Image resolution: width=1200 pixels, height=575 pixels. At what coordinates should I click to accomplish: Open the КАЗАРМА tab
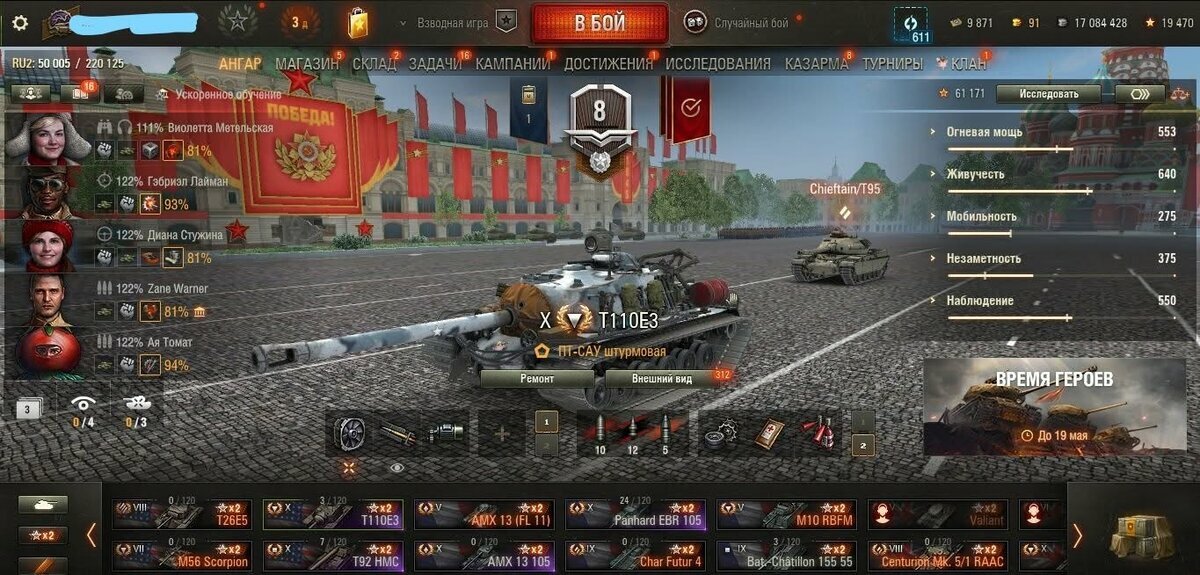[x=818, y=64]
